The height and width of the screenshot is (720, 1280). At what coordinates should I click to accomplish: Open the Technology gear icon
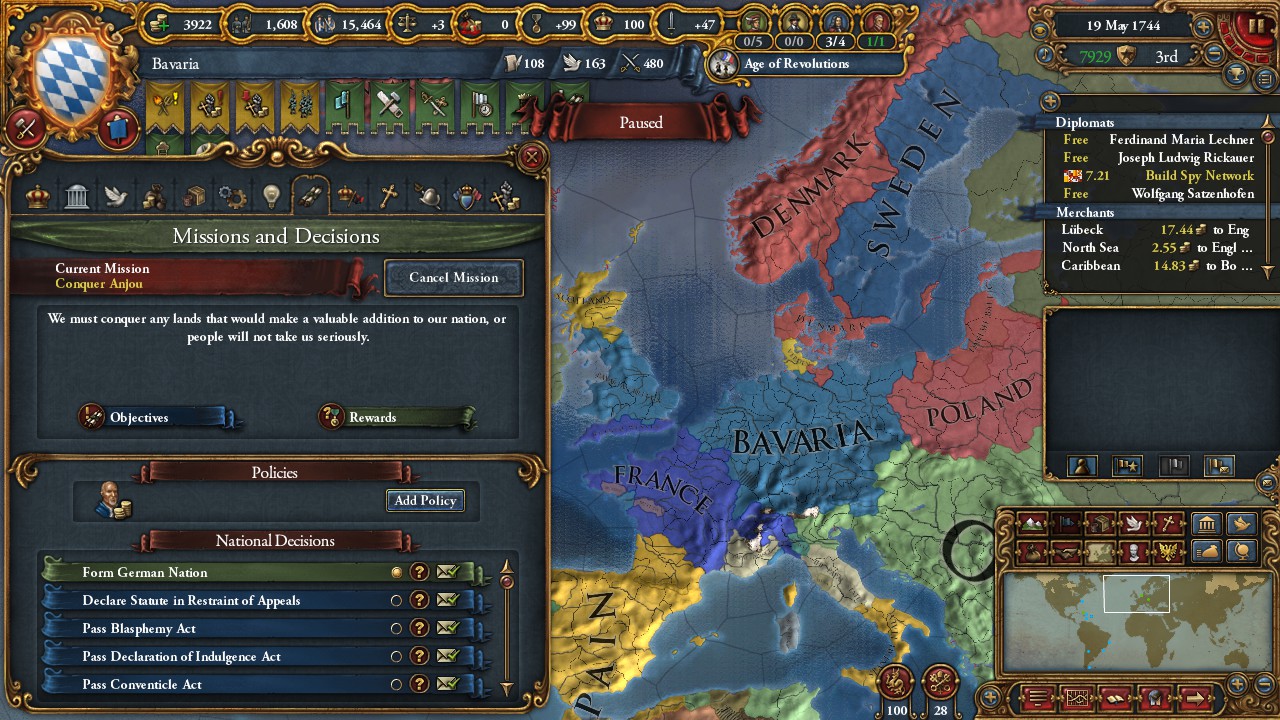pyautogui.click(x=231, y=197)
